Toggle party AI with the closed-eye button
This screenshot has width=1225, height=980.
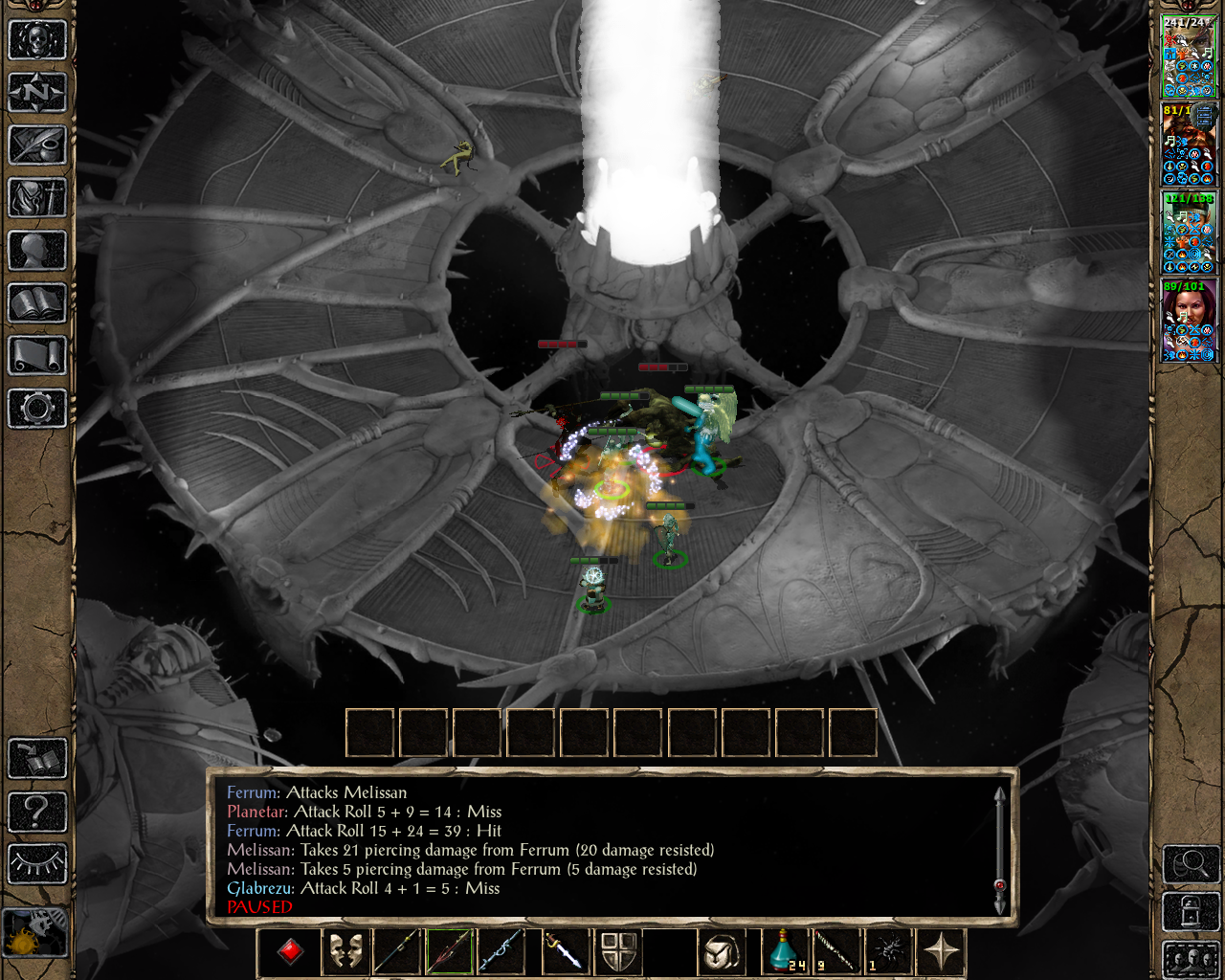point(36,862)
